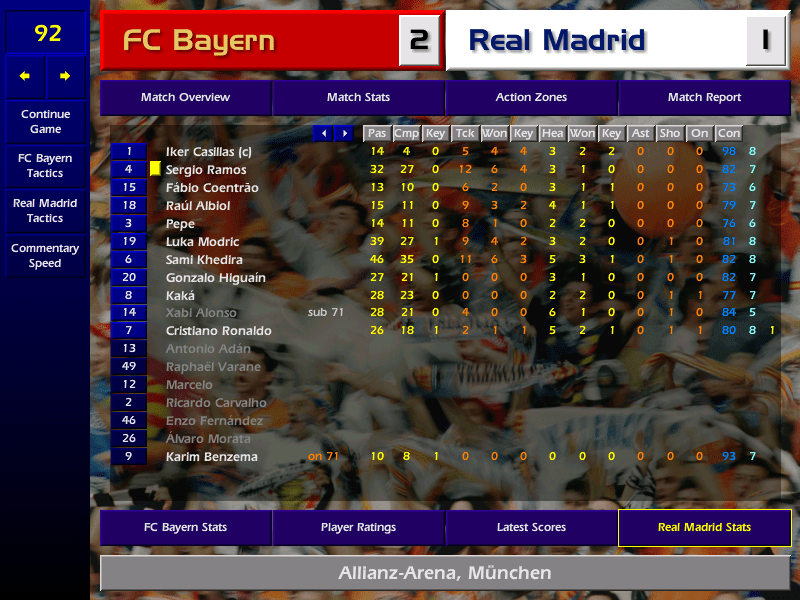Sort by the Pas column header
This screenshot has height=600, width=800.
point(376,133)
